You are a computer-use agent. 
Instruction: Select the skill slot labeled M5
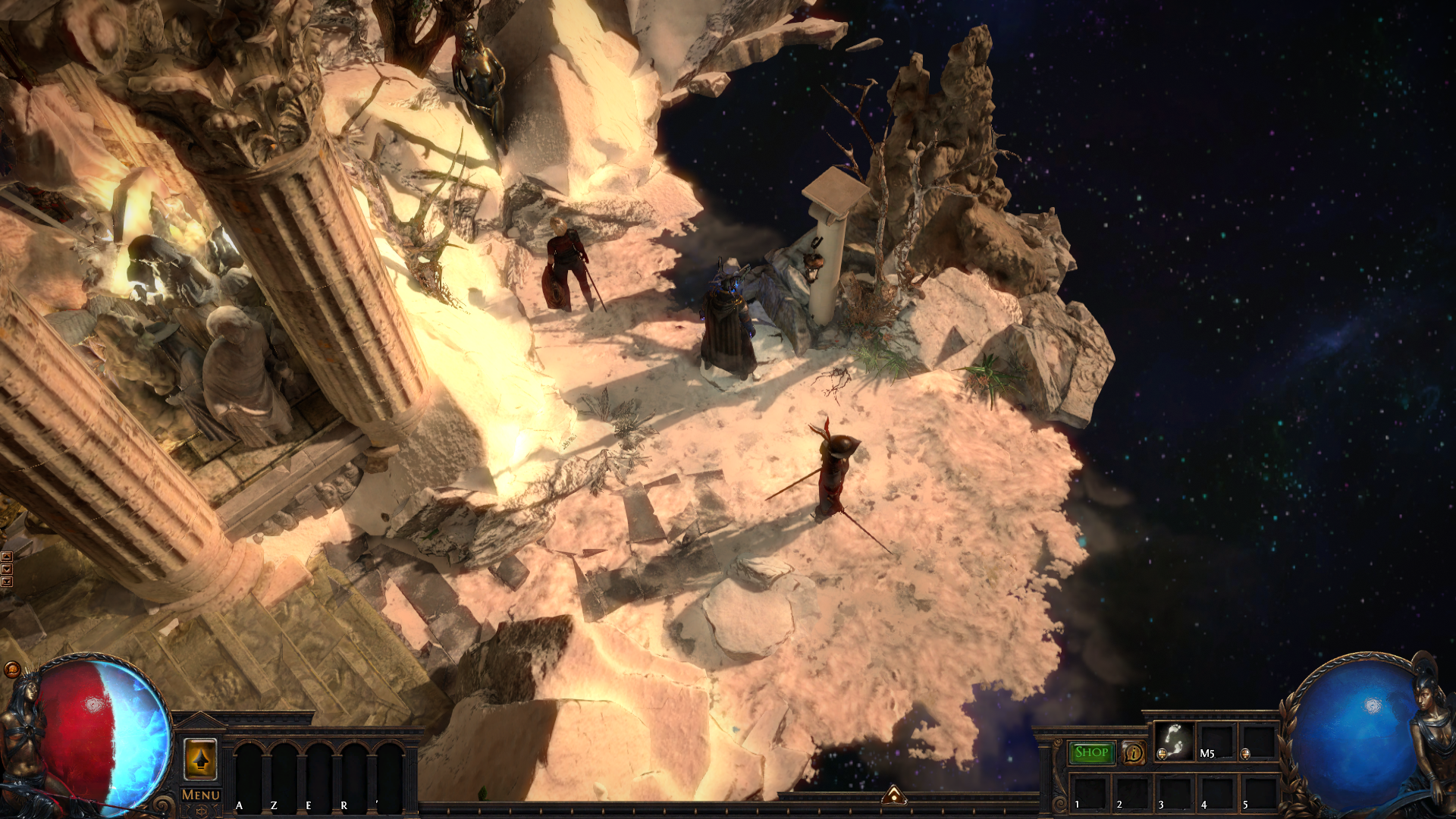pos(1216,741)
